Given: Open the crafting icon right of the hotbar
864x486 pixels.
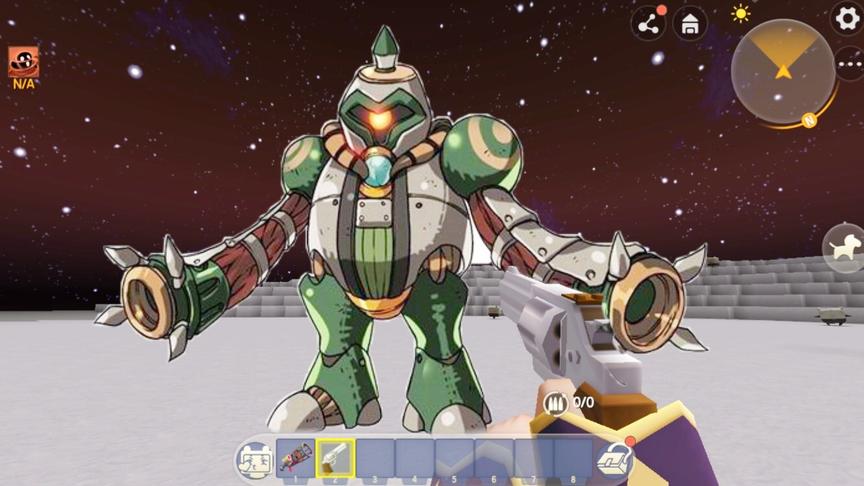Looking at the screenshot, I should (614, 459).
